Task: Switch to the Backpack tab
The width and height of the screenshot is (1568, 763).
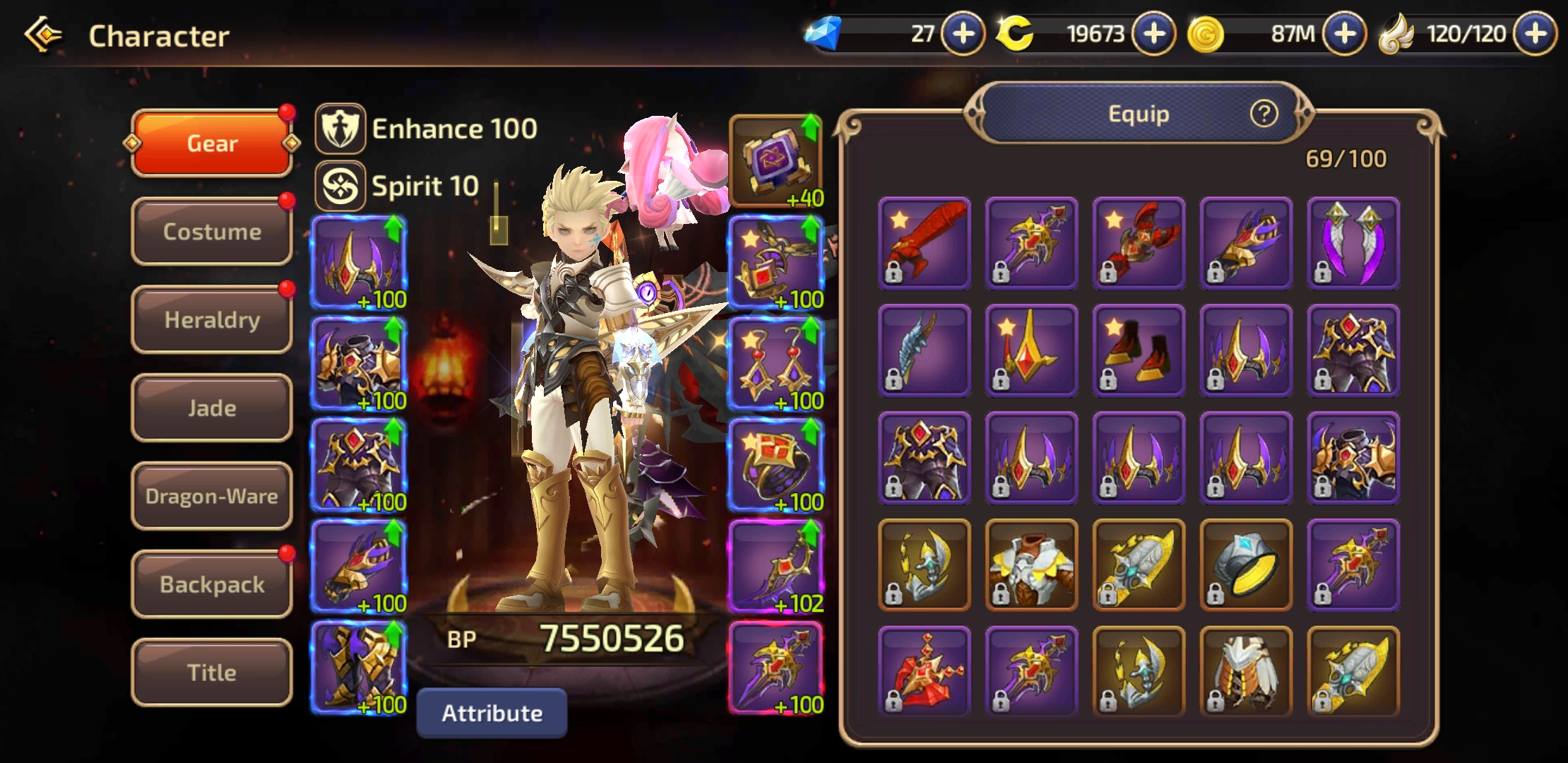Action: tap(212, 584)
